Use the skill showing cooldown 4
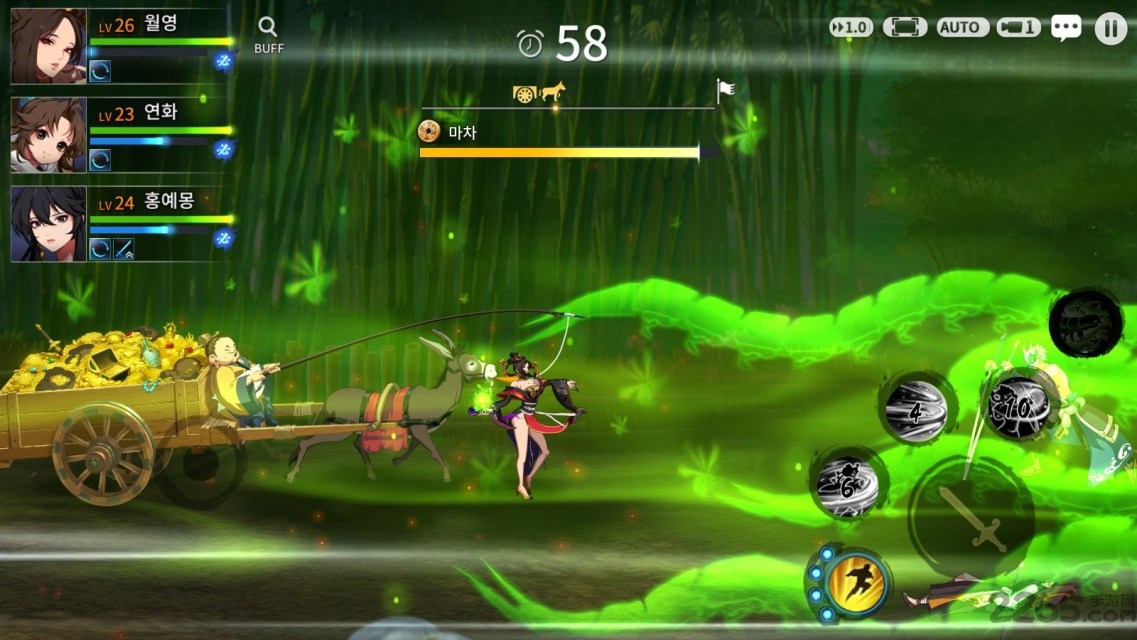The width and height of the screenshot is (1137, 640). (x=915, y=408)
